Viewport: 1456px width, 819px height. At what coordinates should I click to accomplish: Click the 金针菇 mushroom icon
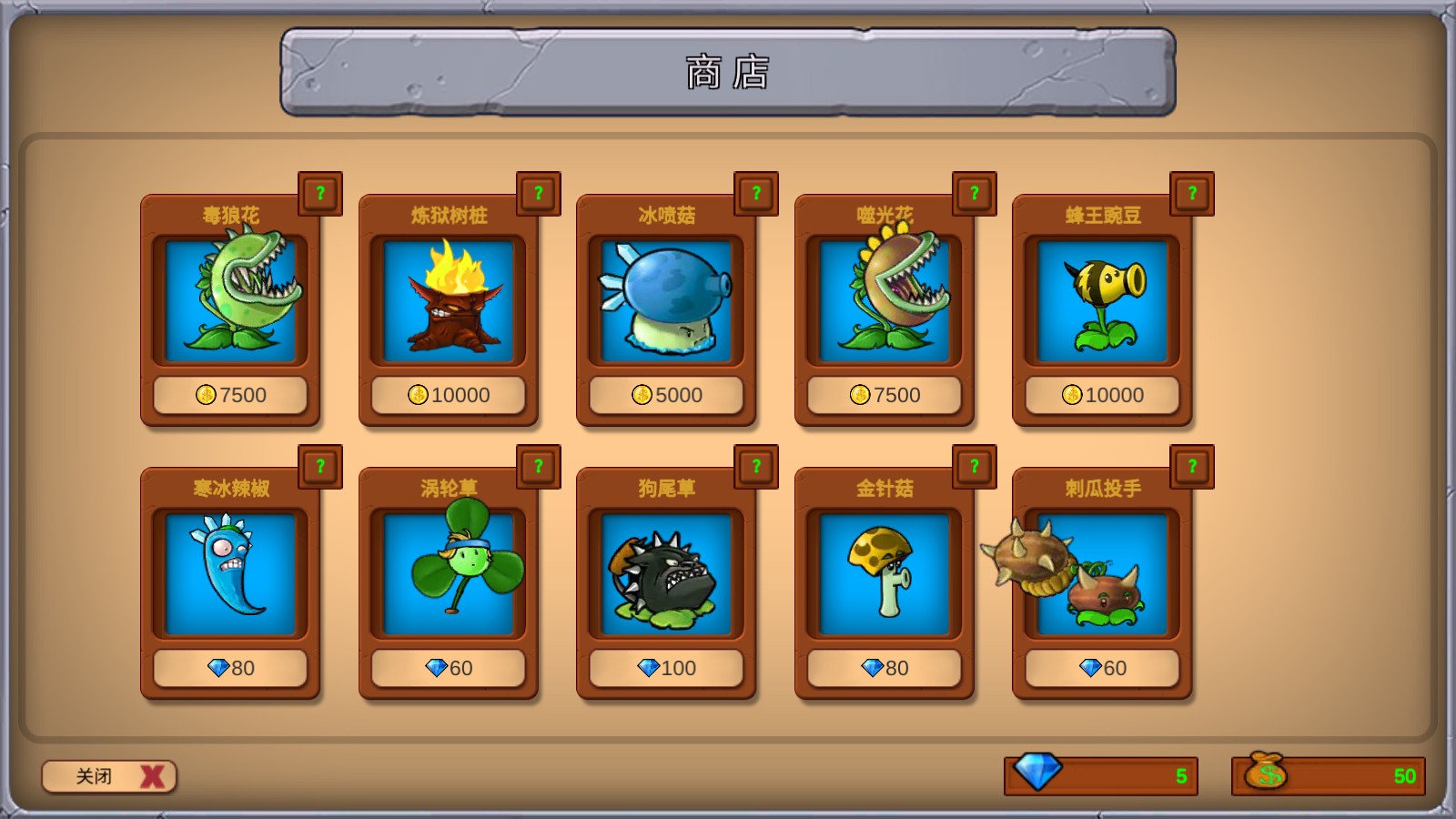coord(884,575)
